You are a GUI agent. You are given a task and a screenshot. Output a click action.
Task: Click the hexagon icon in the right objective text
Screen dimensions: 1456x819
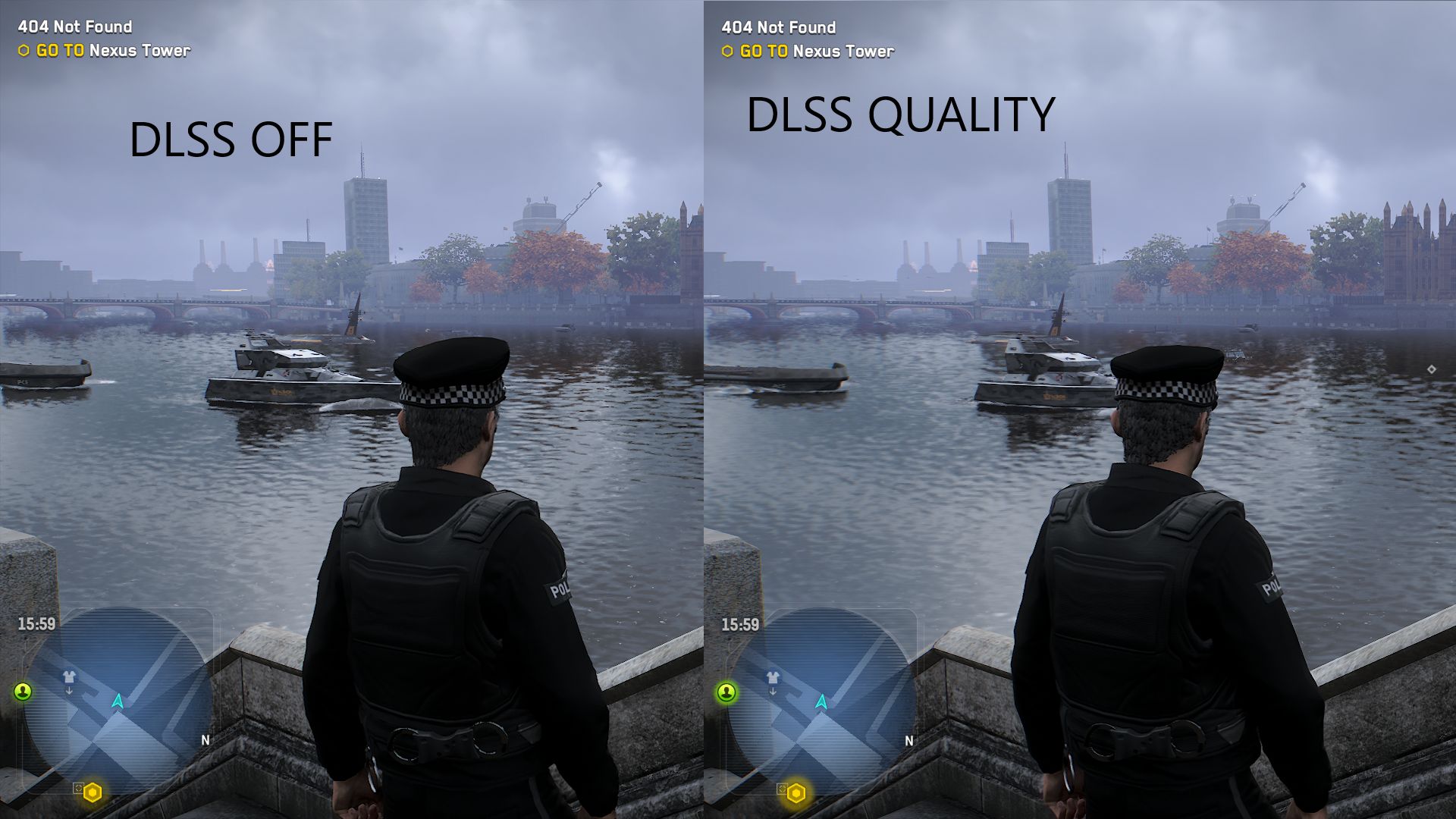pos(726,52)
